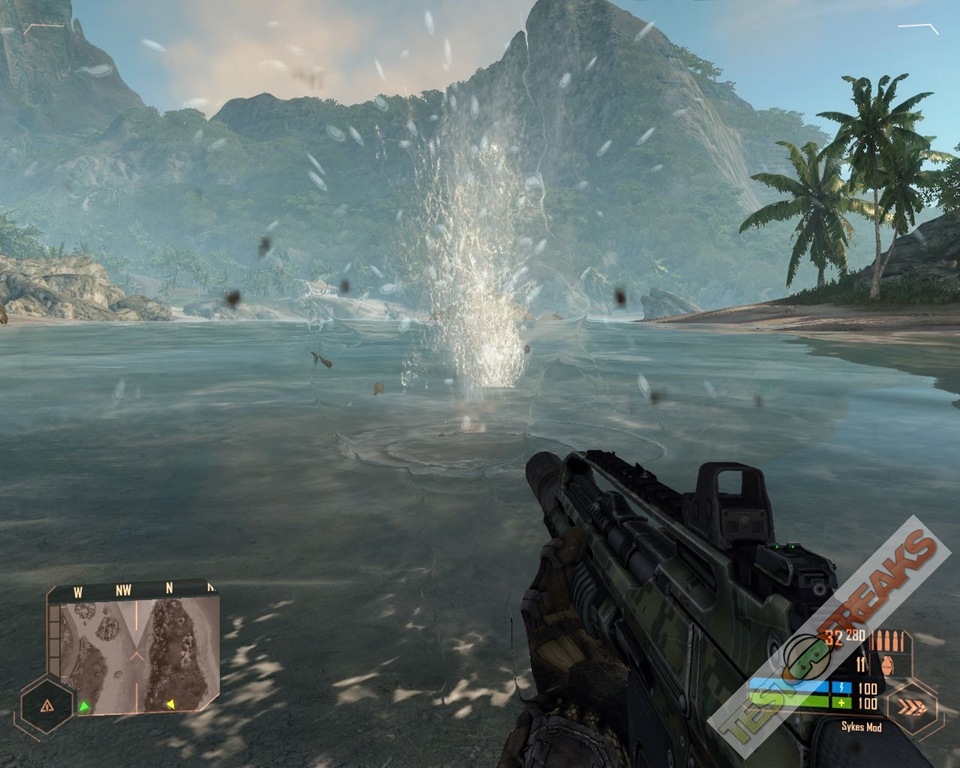
Task: Click the bullet fire-mode icon
Action: (x=886, y=641)
